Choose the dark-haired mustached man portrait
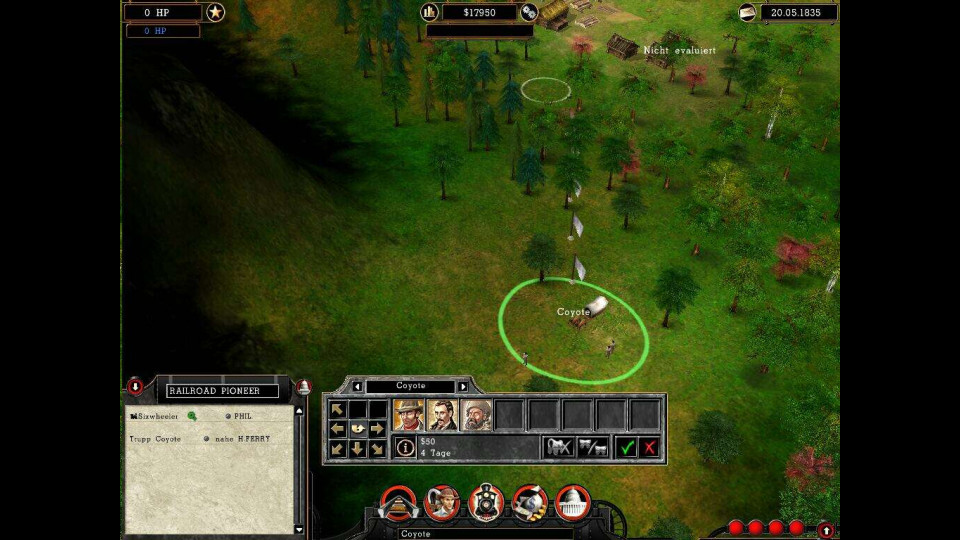This screenshot has width=960, height=540. pyautogui.click(x=442, y=414)
